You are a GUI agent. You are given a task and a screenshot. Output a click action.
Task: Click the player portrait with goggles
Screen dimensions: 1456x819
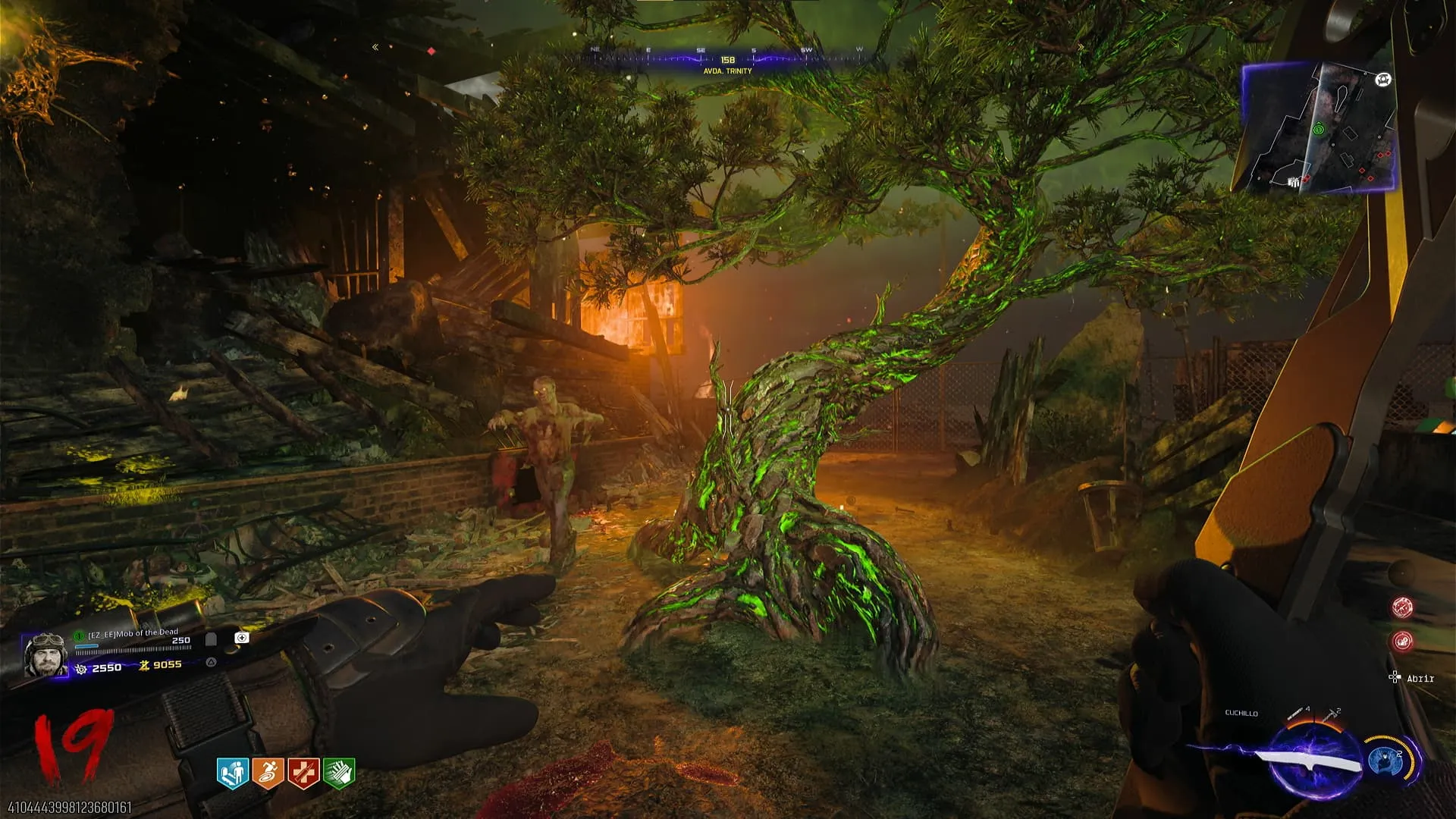tap(45, 655)
